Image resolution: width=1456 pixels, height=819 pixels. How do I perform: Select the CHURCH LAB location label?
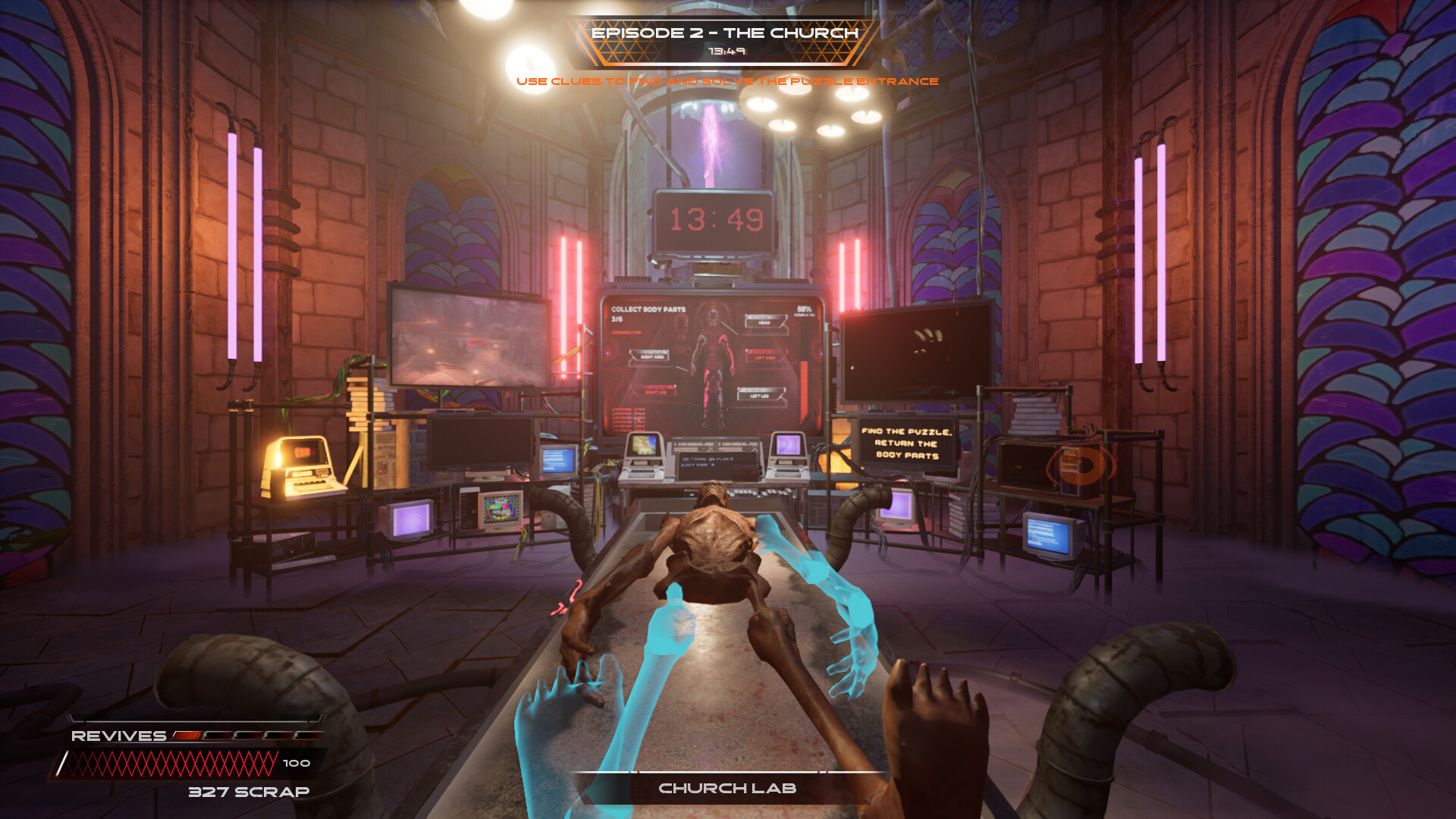point(728,789)
